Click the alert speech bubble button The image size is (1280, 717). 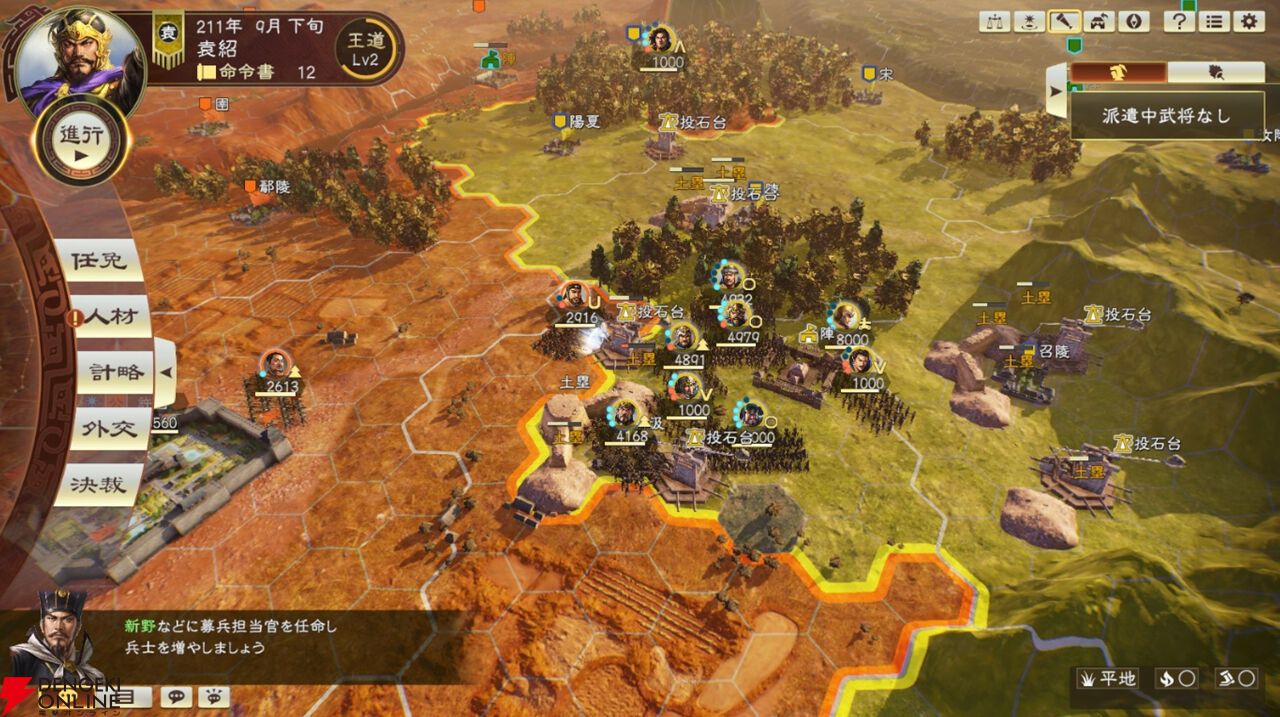point(213,697)
